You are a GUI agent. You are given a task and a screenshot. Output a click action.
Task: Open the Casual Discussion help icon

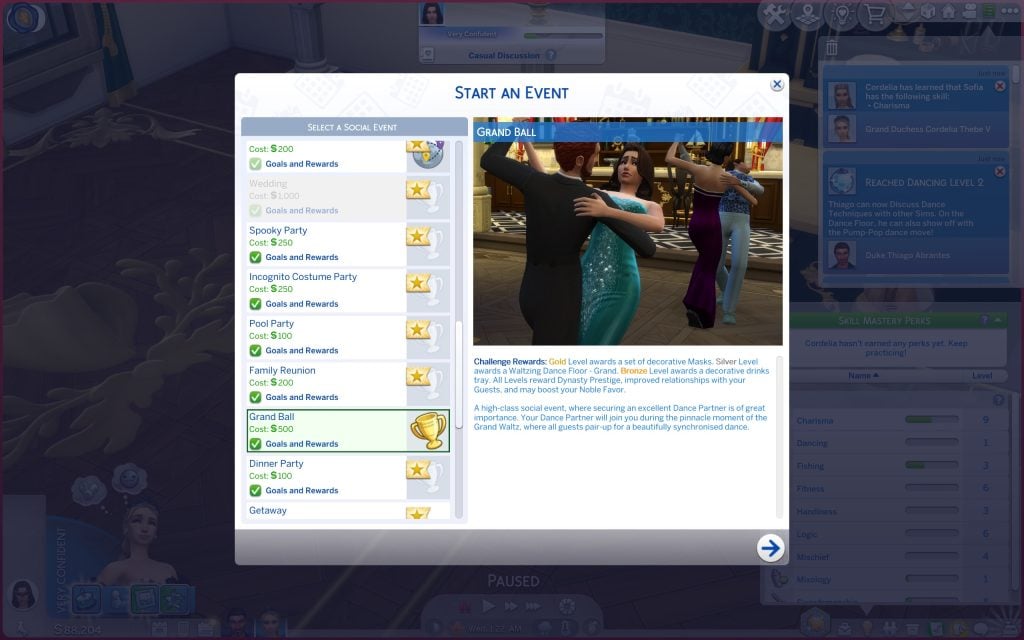tap(551, 56)
